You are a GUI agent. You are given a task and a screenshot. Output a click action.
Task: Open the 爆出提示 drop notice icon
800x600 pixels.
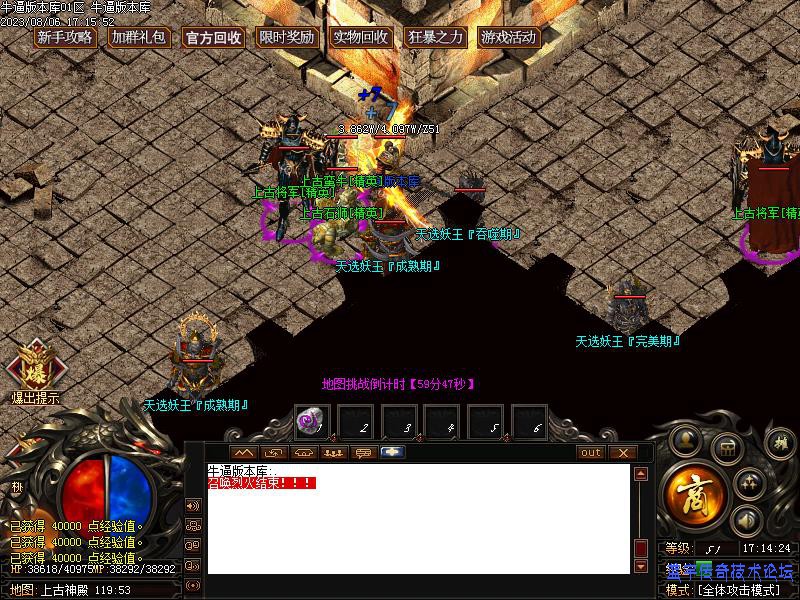(35, 372)
